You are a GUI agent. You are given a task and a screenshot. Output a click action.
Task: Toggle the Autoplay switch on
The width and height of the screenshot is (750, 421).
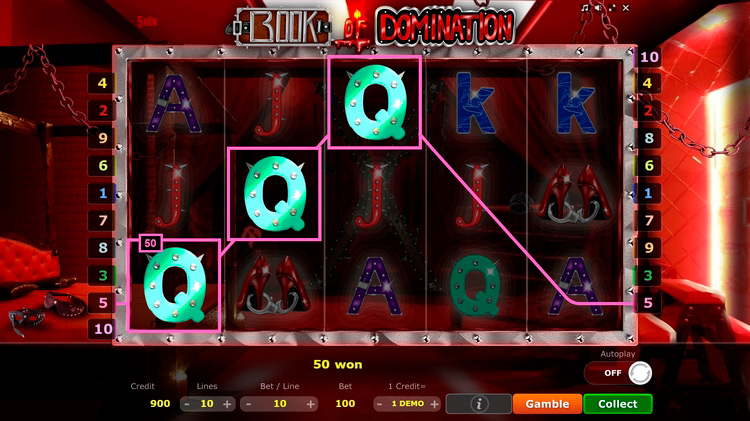[x=618, y=373]
